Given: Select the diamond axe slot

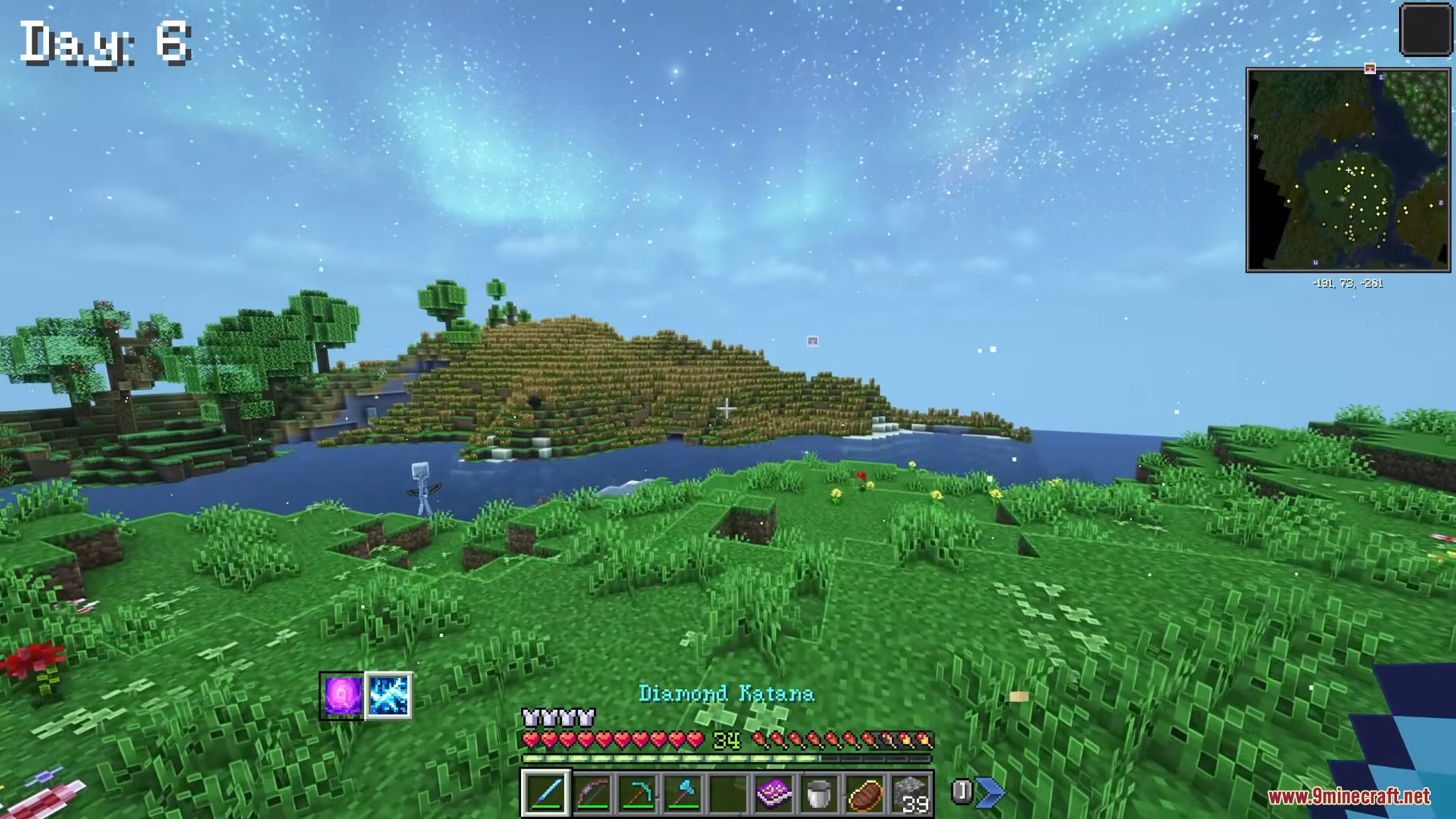Looking at the screenshot, I should point(683,793).
